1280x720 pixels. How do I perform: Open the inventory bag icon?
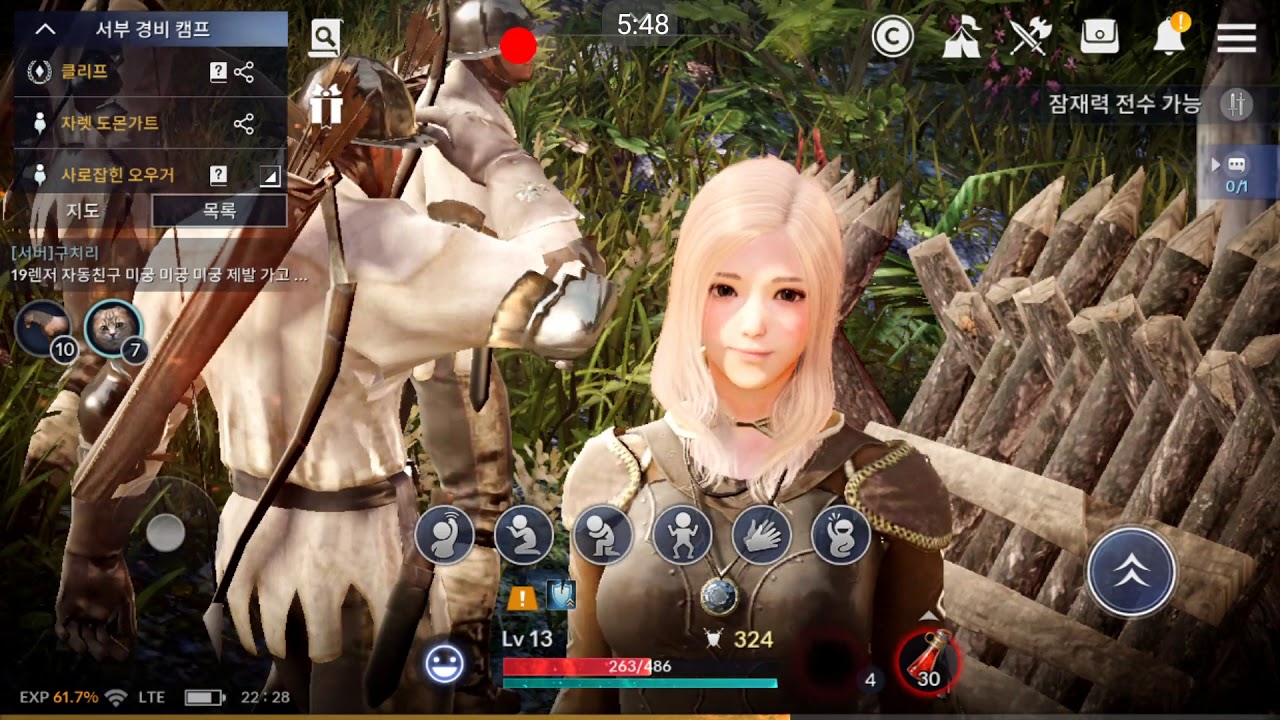1099,37
